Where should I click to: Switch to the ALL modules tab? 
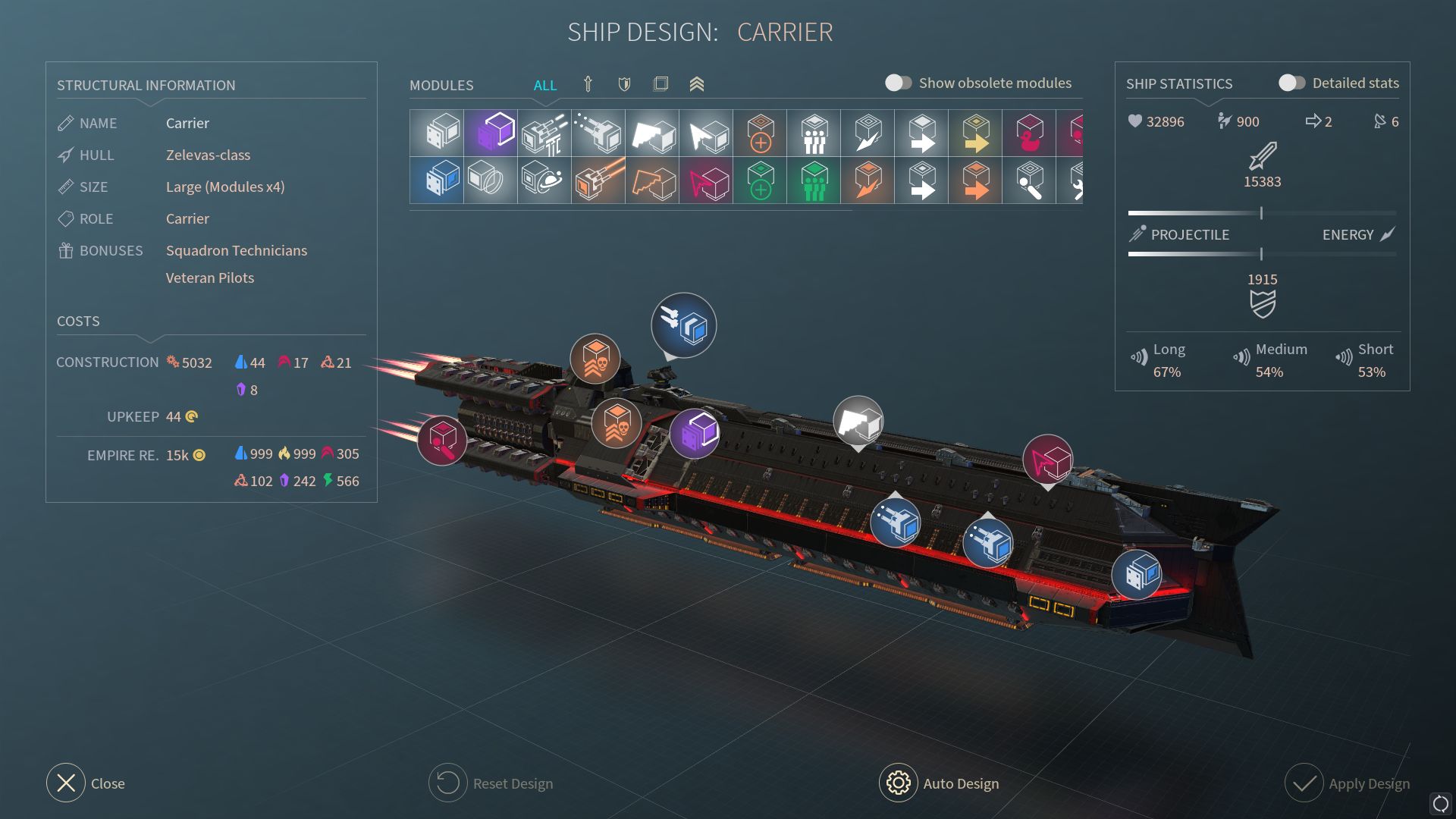(x=545, y=85)
